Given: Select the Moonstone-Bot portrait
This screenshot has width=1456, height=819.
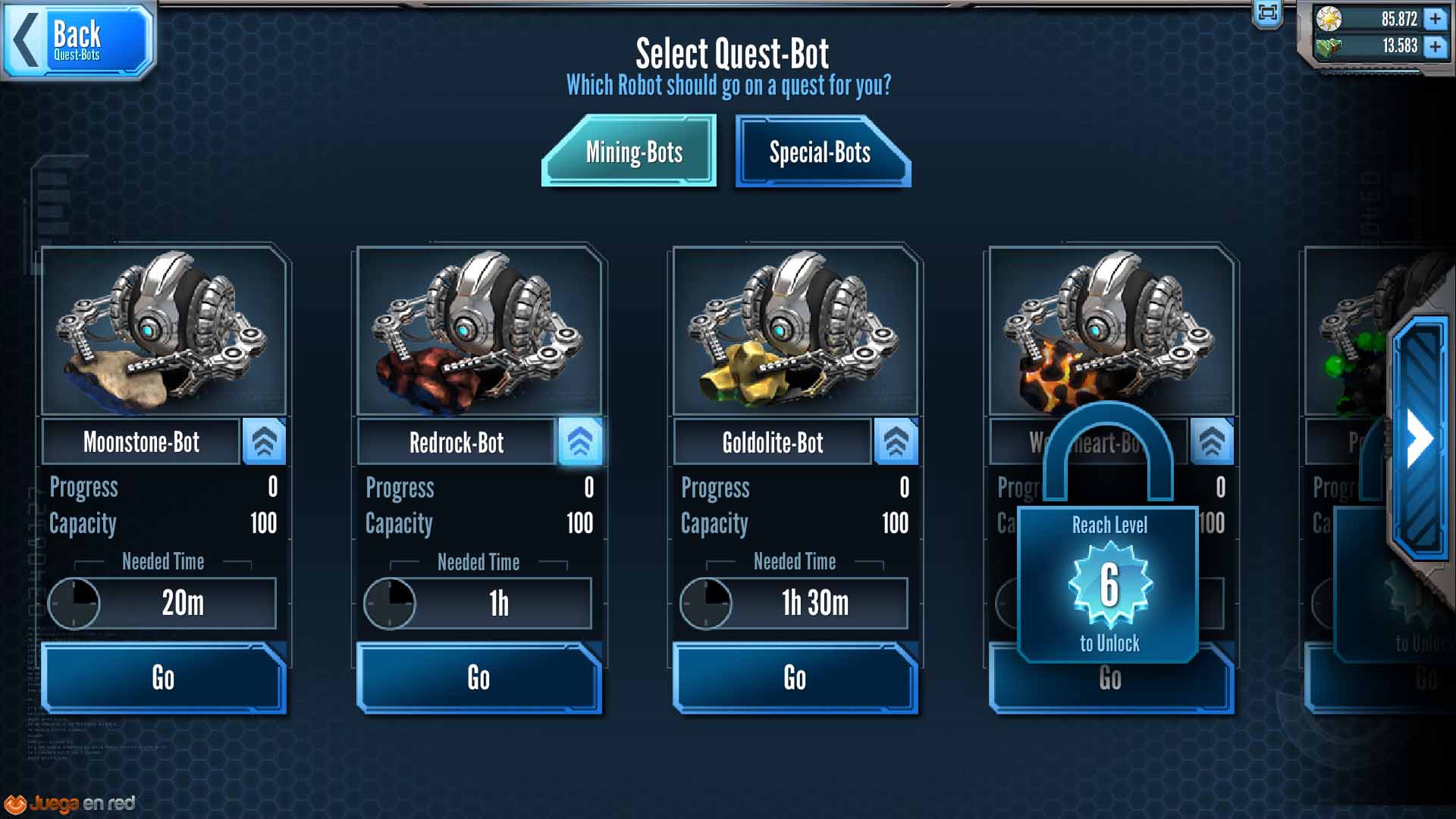Looking at the screenshot, I should pos(164,331).
